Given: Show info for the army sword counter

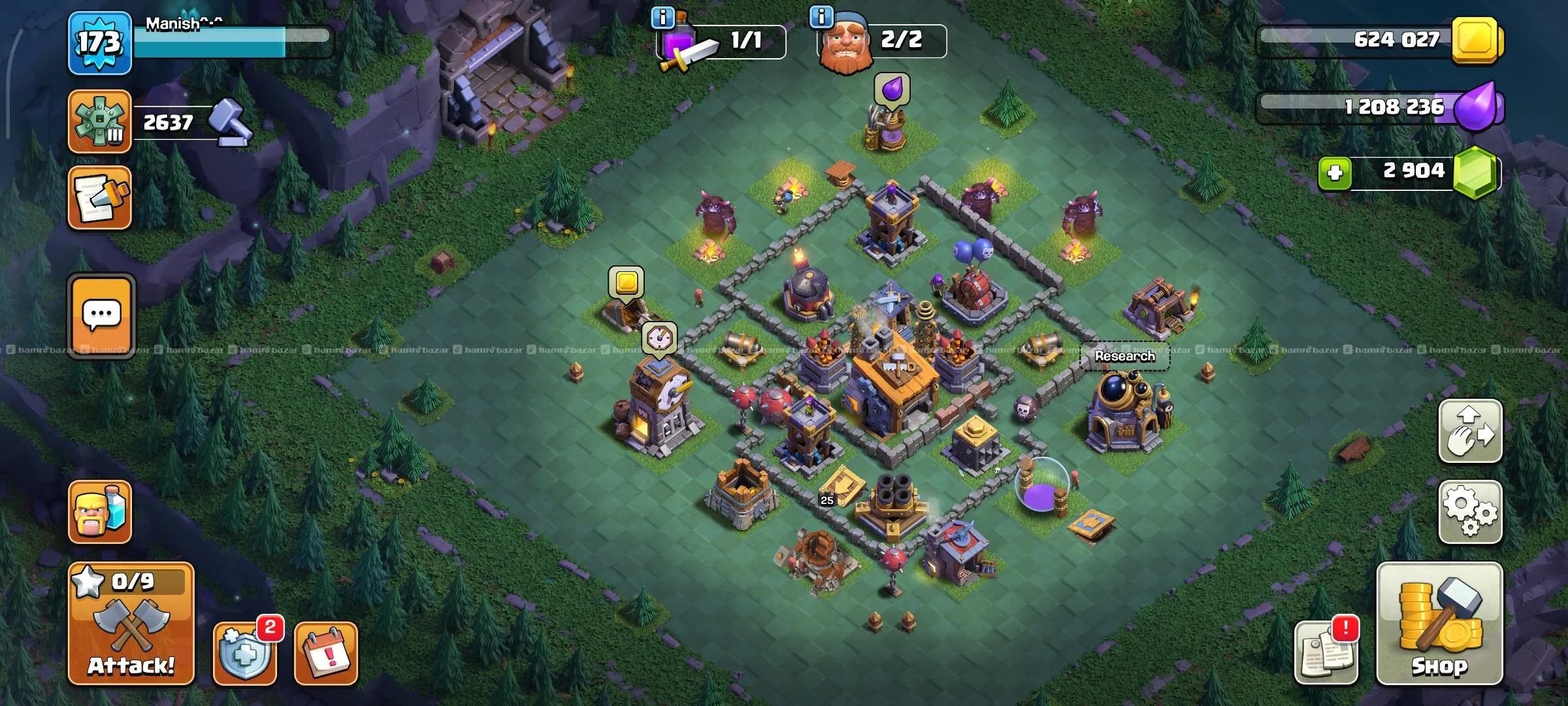Looking at the screenshot, I should (662, 18).
